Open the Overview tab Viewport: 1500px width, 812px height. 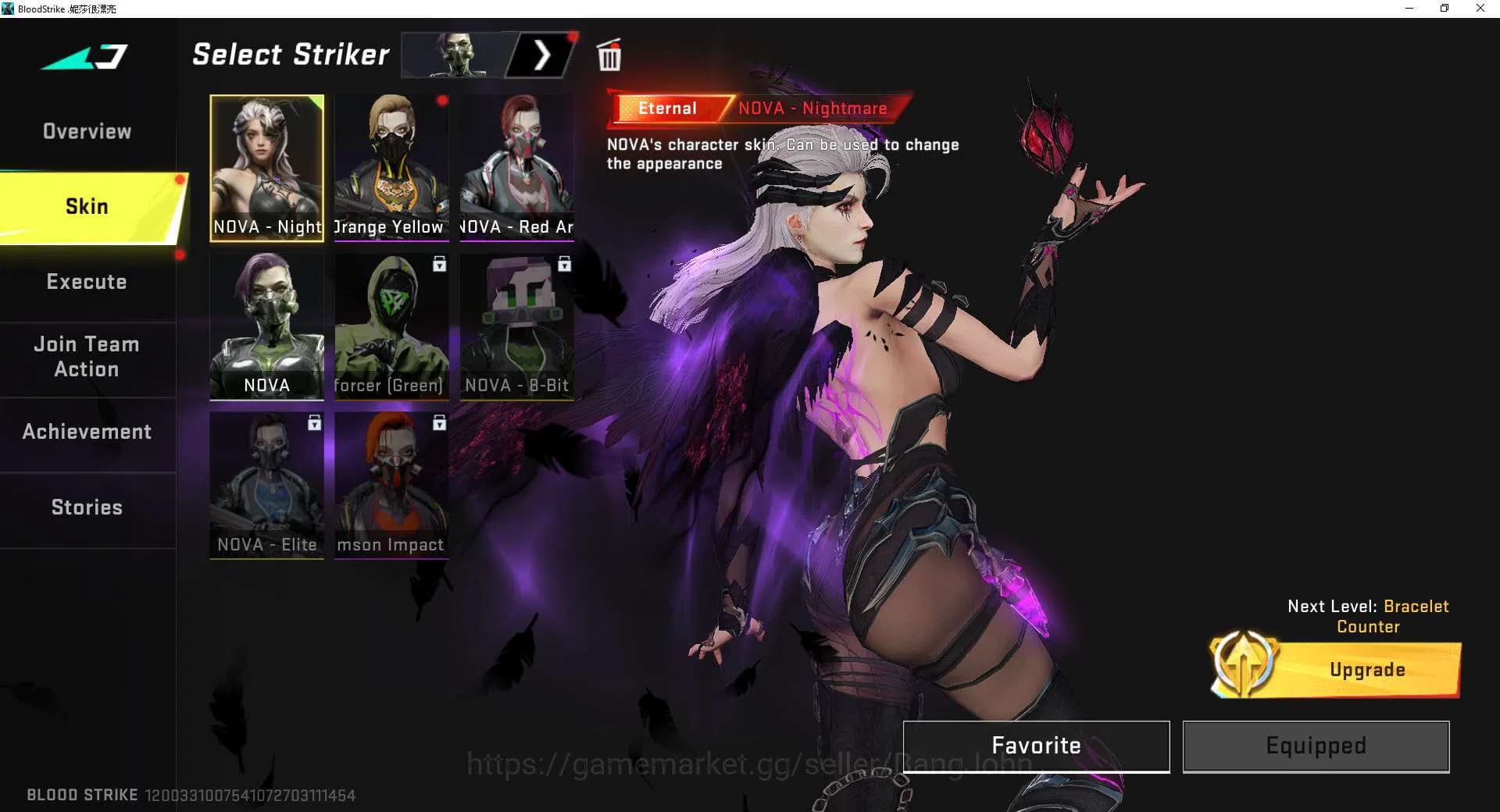(x=86, y=131)
